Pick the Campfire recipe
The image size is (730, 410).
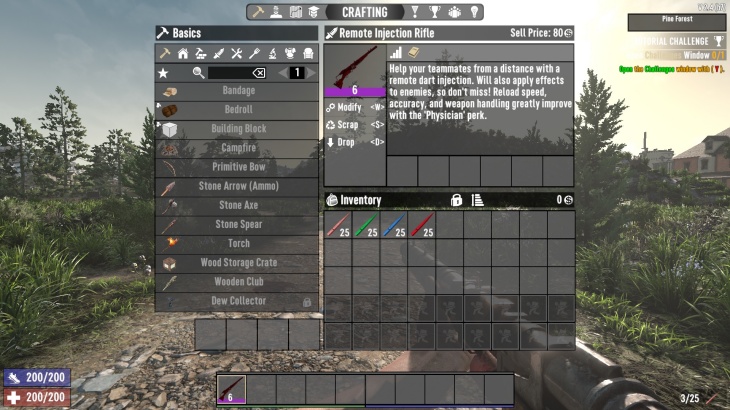(238, 148)
